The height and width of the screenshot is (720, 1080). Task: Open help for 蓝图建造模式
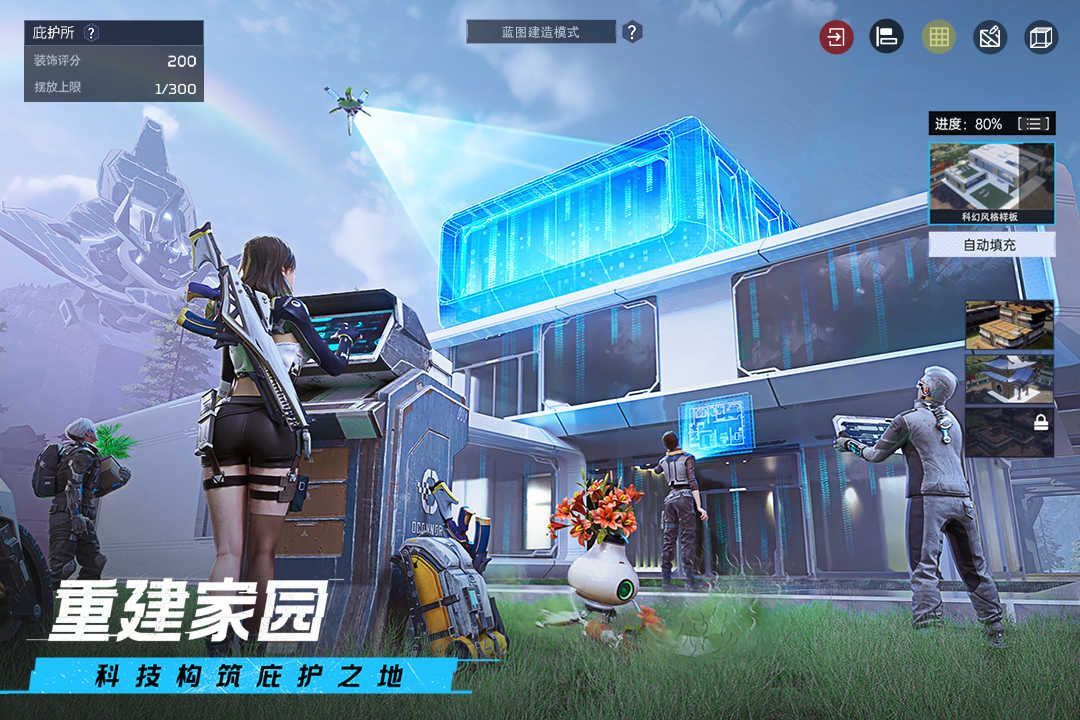[x=632, y=32]
